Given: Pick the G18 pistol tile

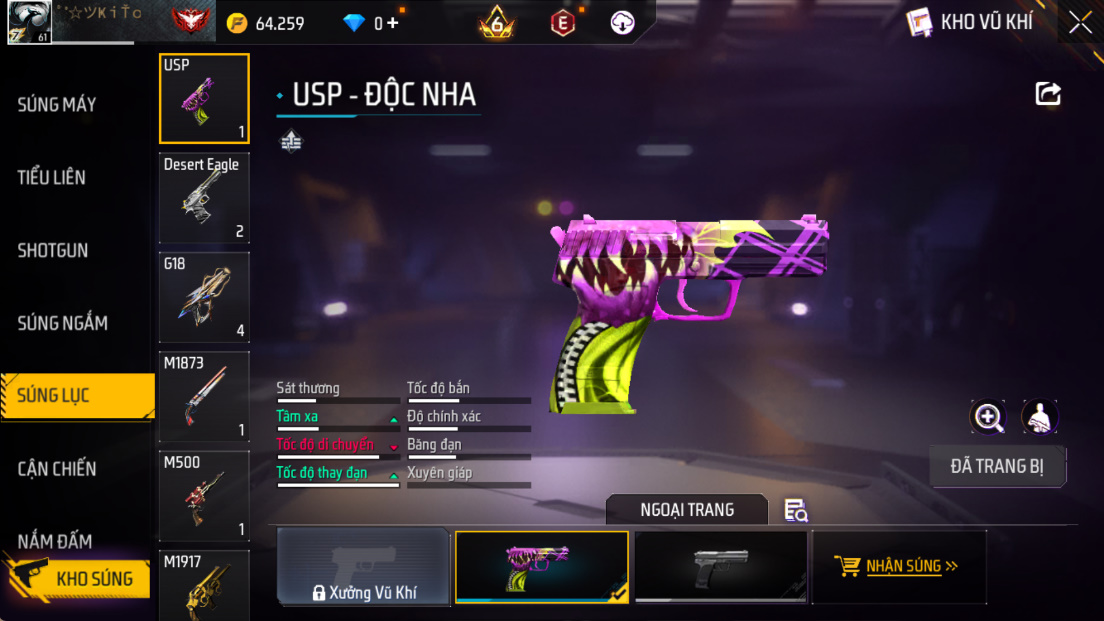Looking at the screenshot, I should pos(204,297).
